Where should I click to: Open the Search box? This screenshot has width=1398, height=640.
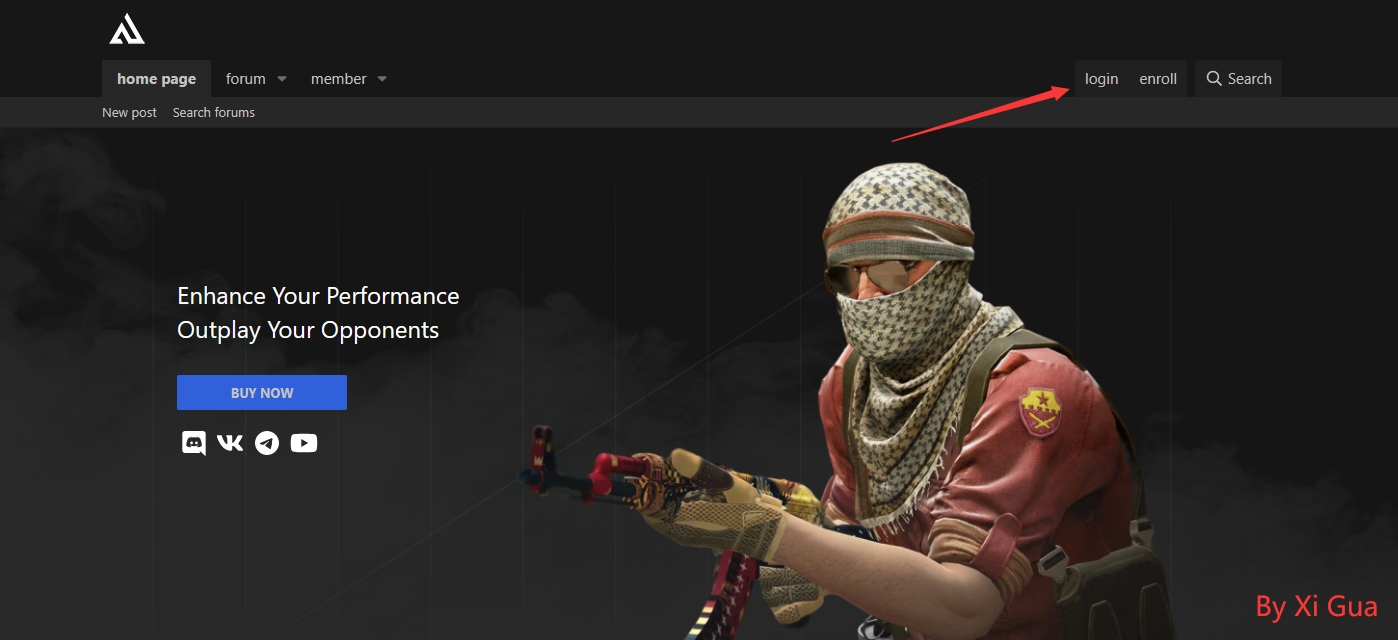(x=1239, y=79)
